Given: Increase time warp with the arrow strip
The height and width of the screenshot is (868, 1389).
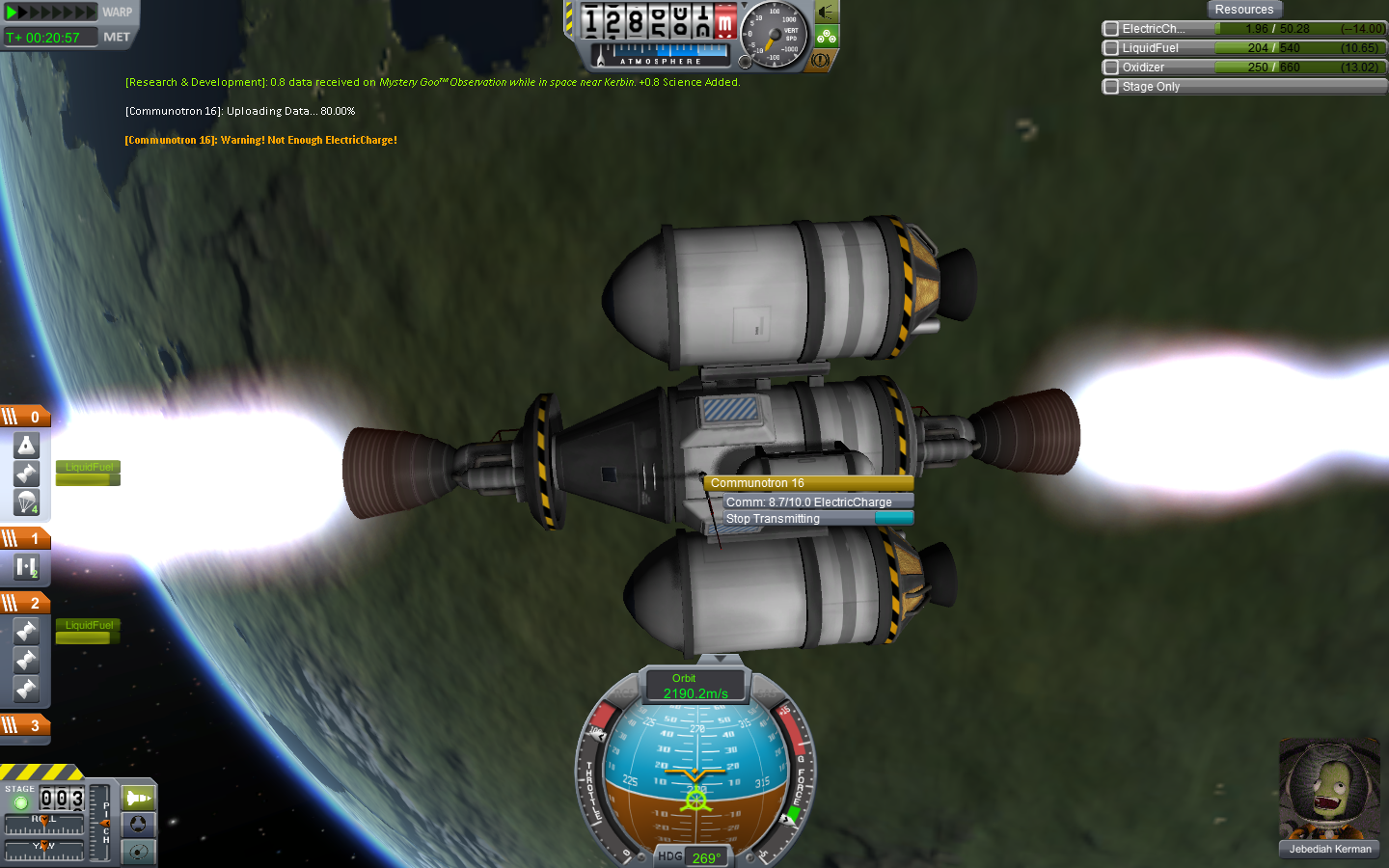Looking at the screenshot, I should [51, 13].
